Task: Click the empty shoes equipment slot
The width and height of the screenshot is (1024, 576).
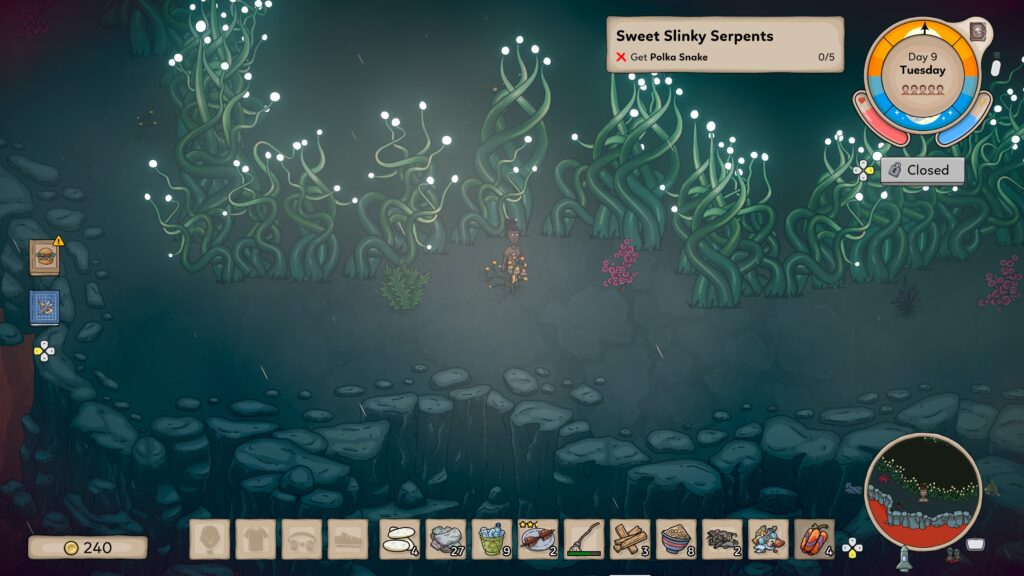Action: 347,539
